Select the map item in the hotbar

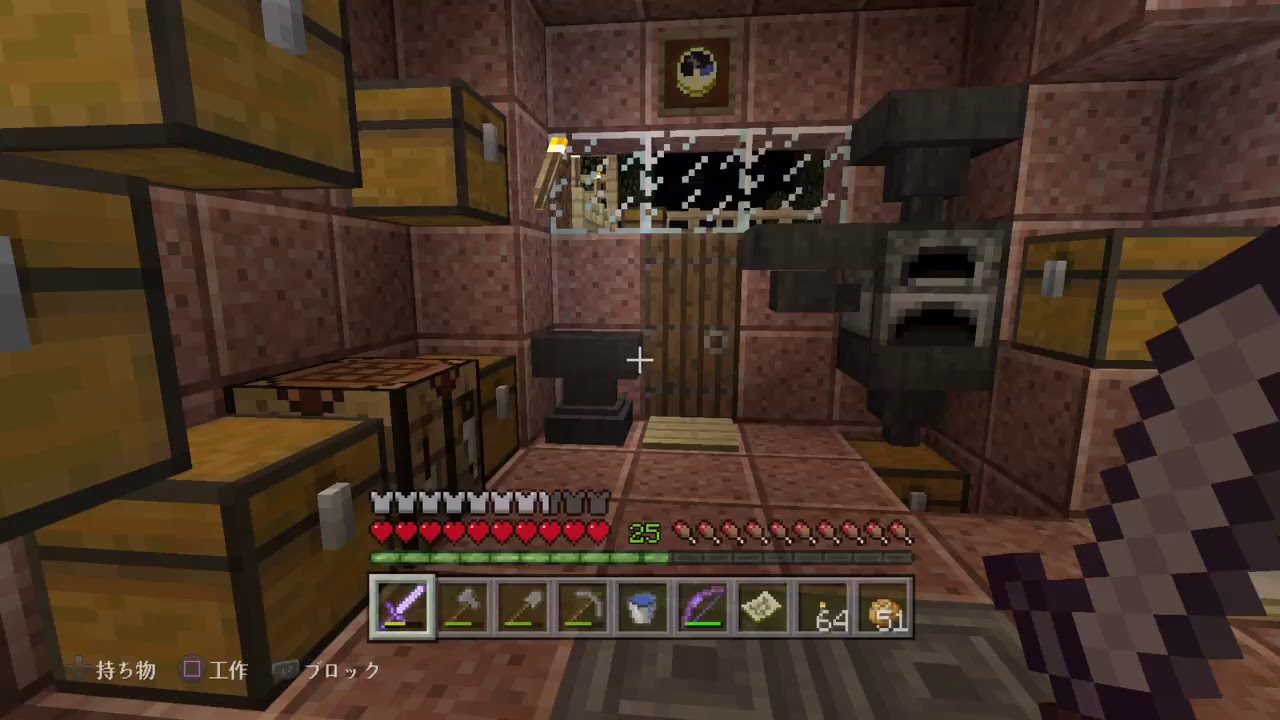click(763, 605)
